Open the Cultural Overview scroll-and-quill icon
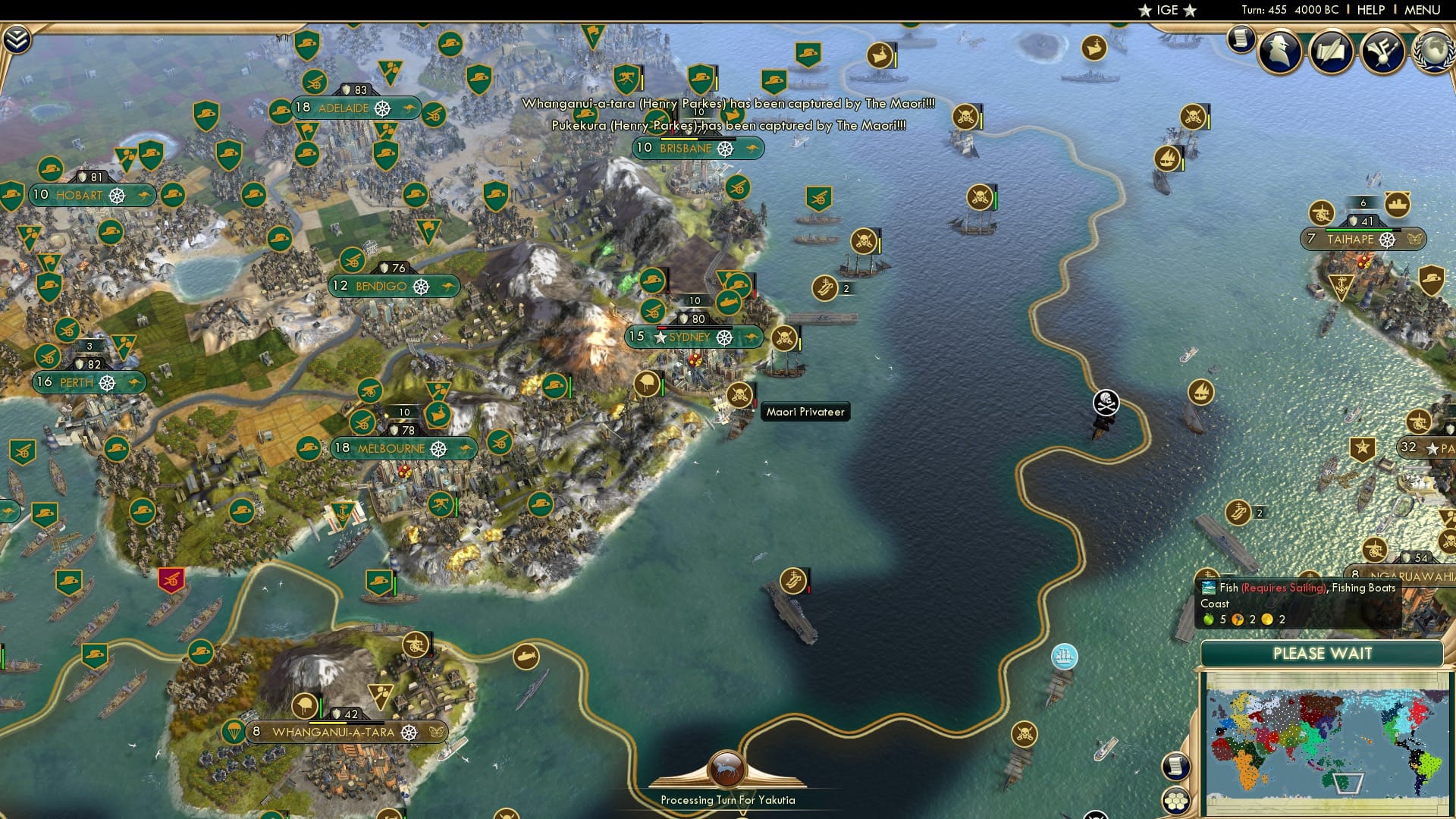Screen dimensions: 1456x819 [1332, 52]
